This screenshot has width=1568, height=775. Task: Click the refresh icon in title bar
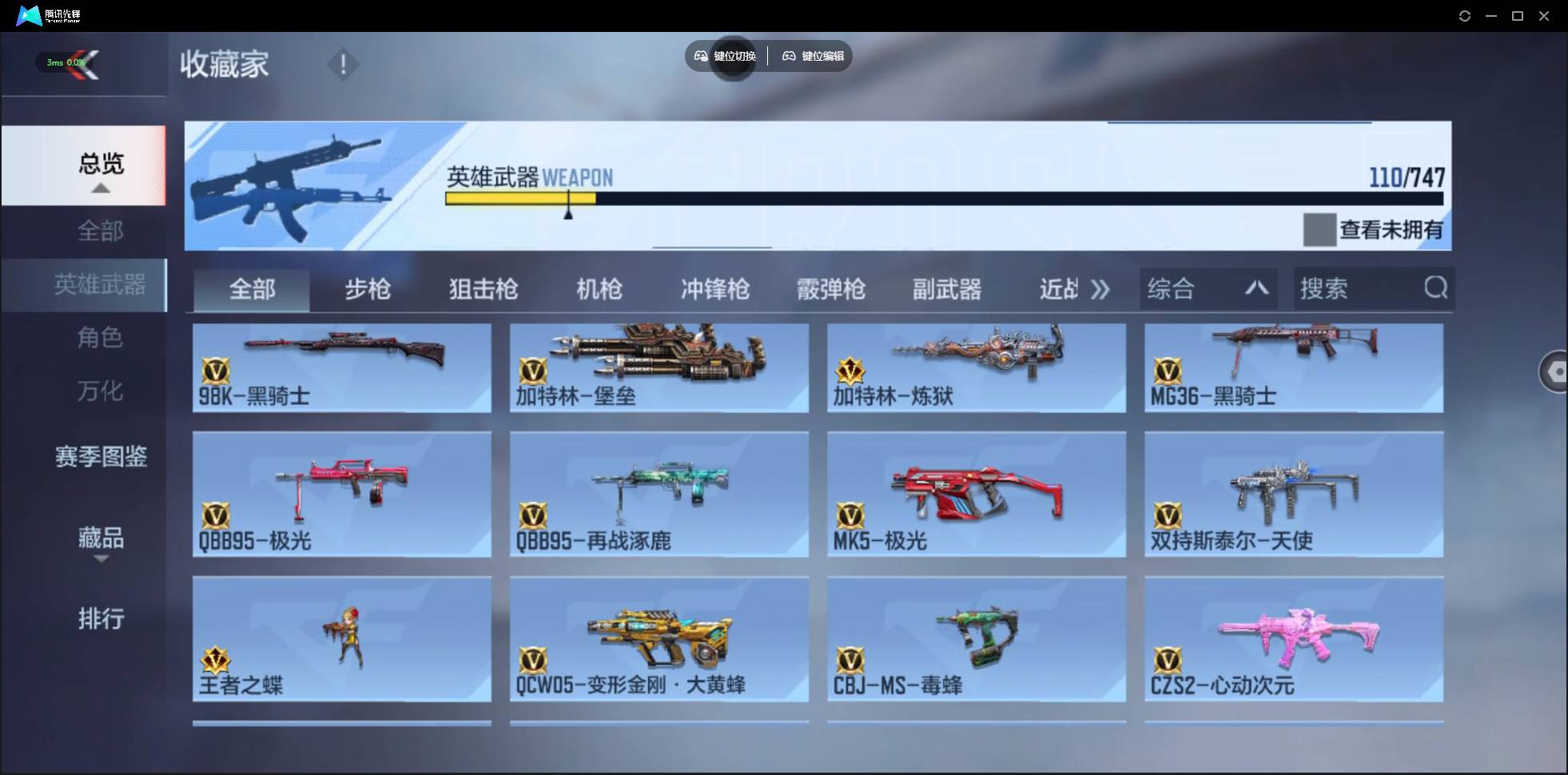pyautogui.click(x=1466, y=15)
